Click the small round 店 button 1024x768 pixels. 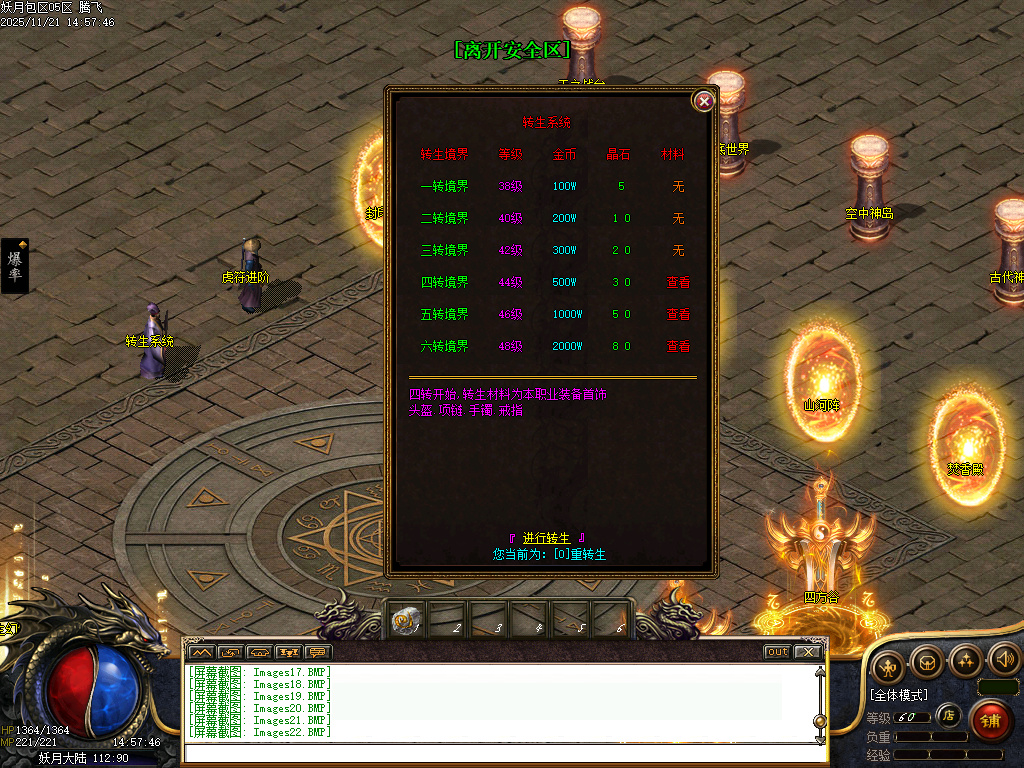(949, 715)
